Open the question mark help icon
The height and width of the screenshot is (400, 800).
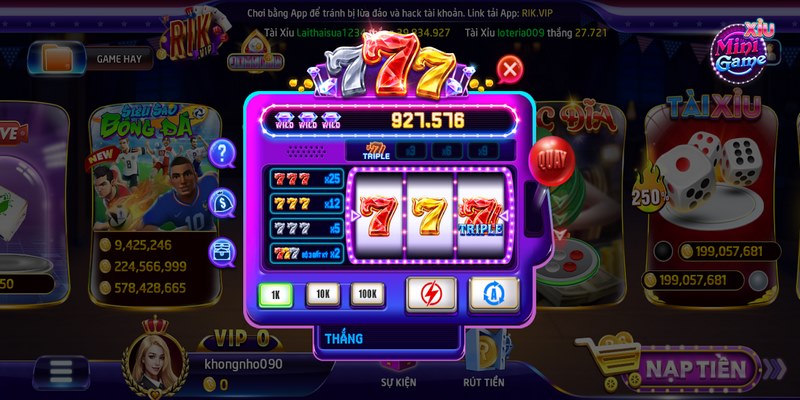pos(222,153)
